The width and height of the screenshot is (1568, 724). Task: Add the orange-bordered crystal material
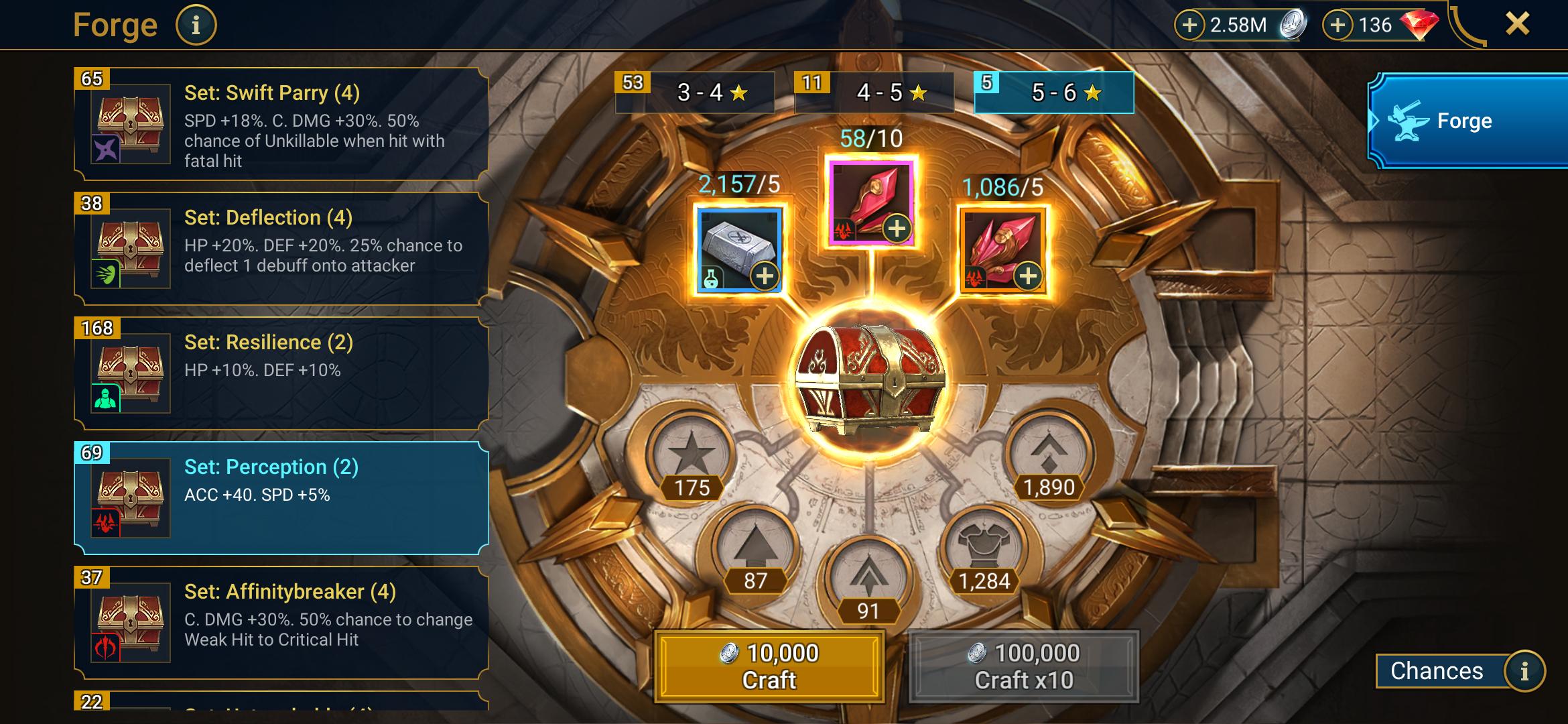(x=1028, y=276)
